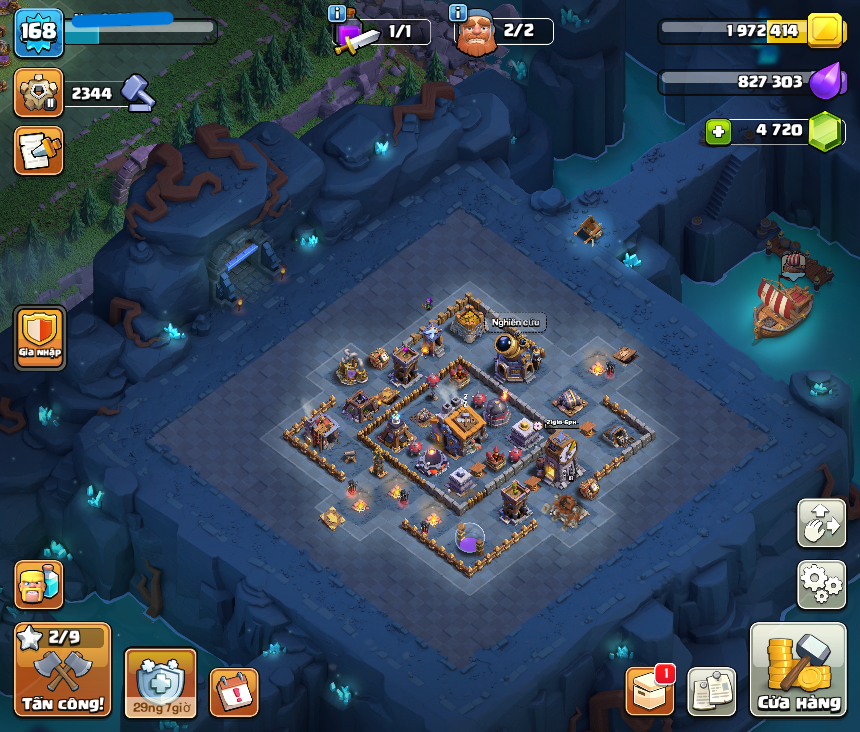860x732 pixels.
Task: Open the Cửa hàng shop
Action: [x=798, y=669]
